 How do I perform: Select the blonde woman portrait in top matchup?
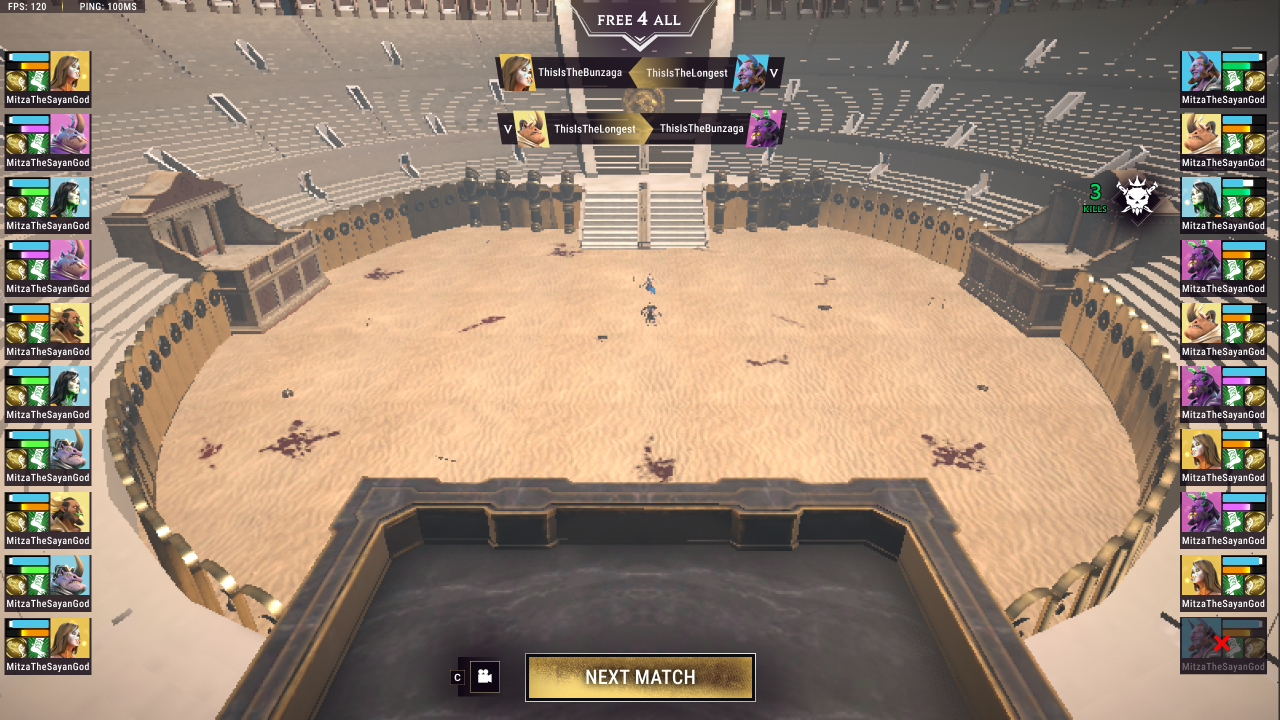coord(516,73)
